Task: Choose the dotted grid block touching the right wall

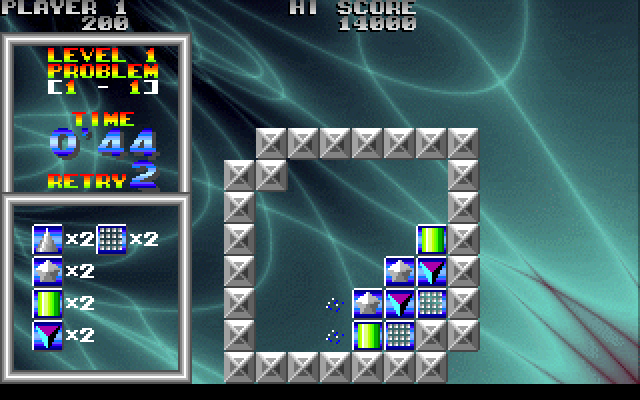Action: pyautogui.click(x=432, y=304)
